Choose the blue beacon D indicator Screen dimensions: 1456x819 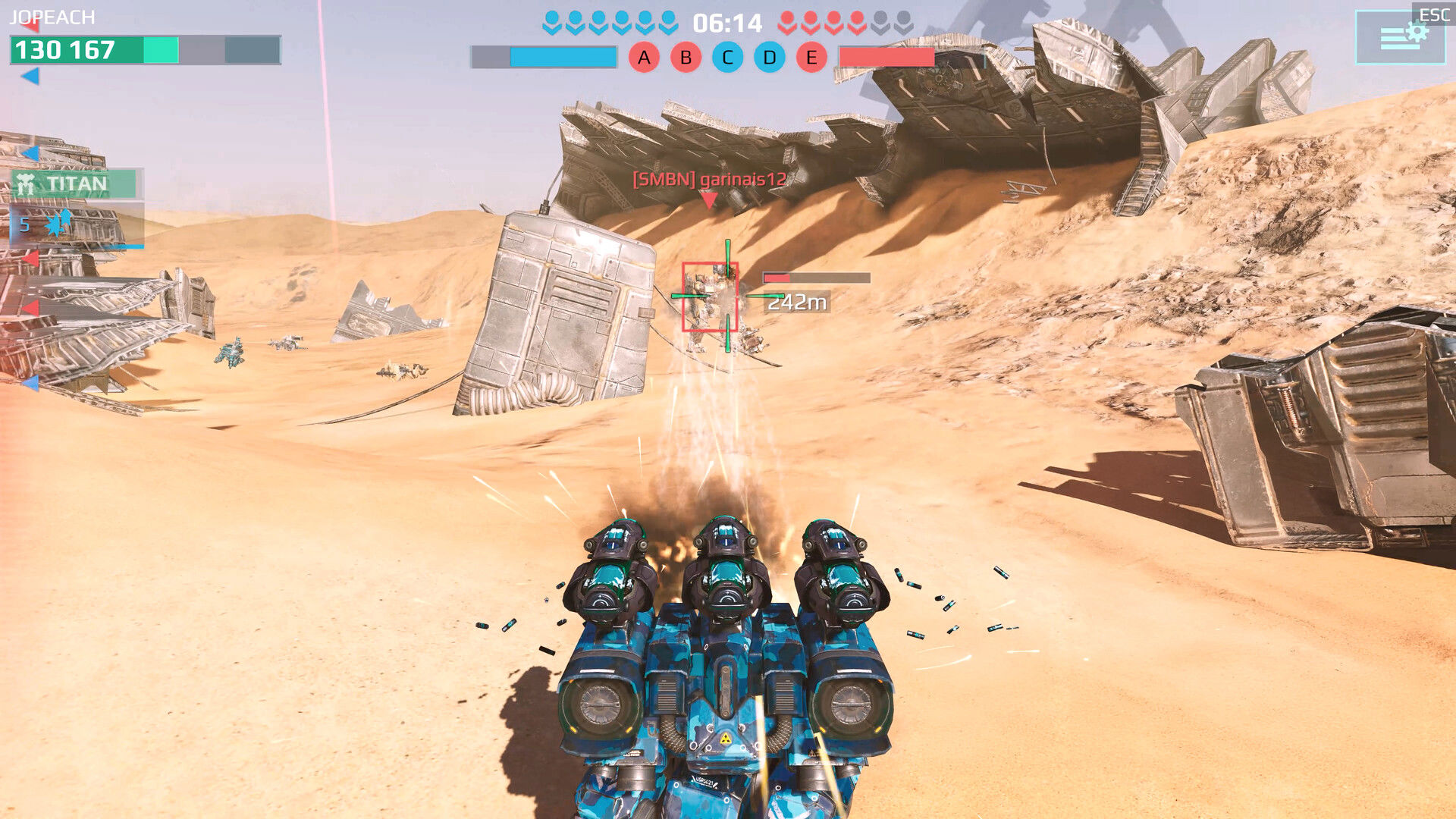pos(769,58)
